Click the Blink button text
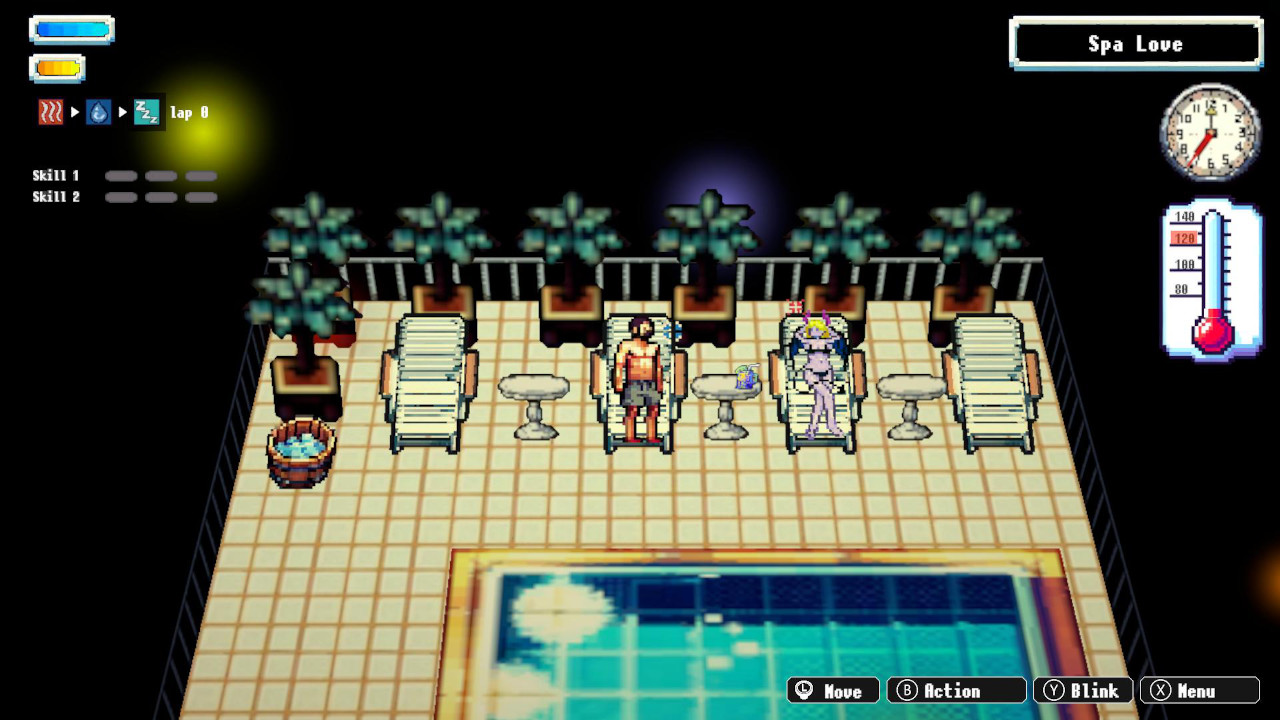 pyautogui.click(x=1094, y=691)
